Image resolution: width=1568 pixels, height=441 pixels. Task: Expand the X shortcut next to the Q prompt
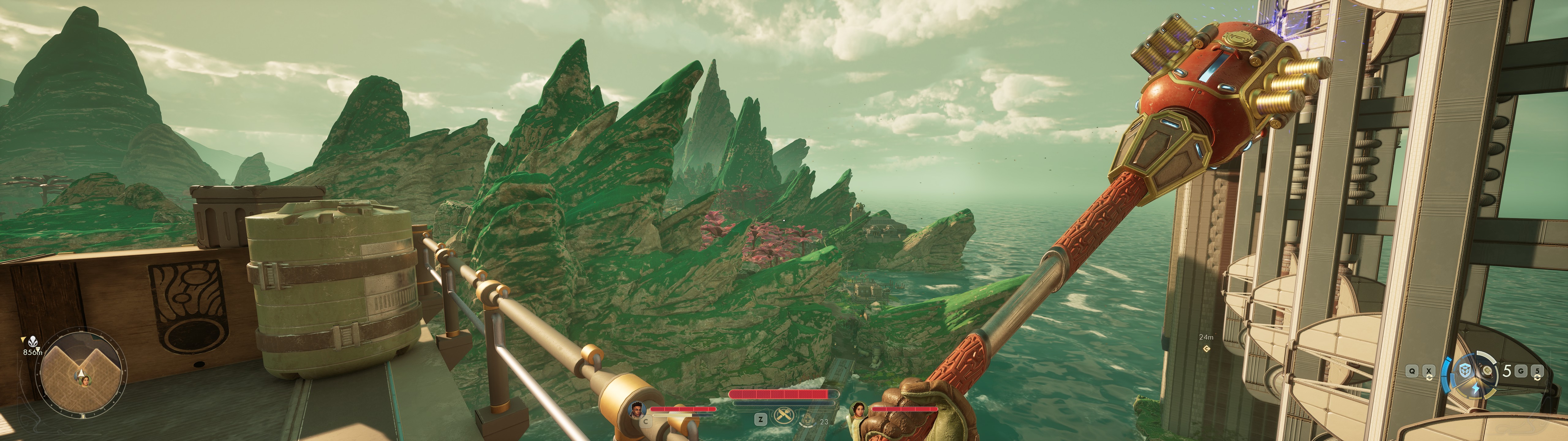(1429, 371)
